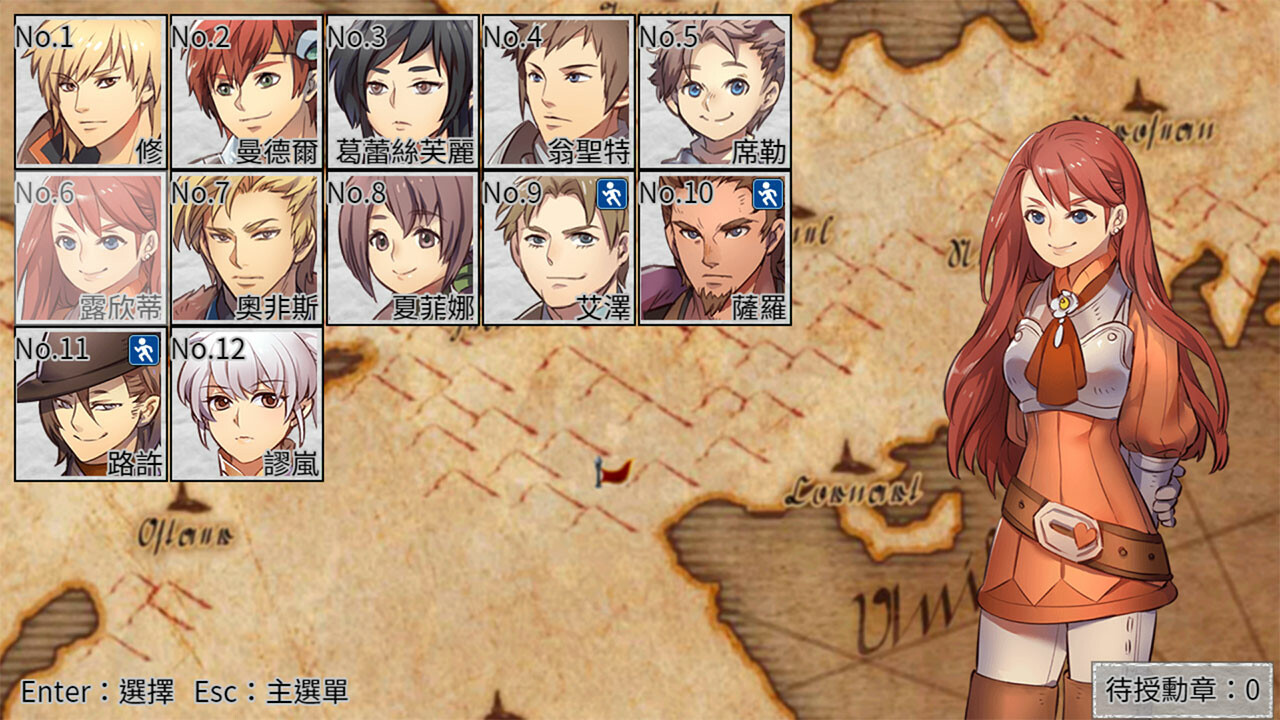Select 奧非斯's portrait
Screen dimensions: 1280x720
[245, 248]
